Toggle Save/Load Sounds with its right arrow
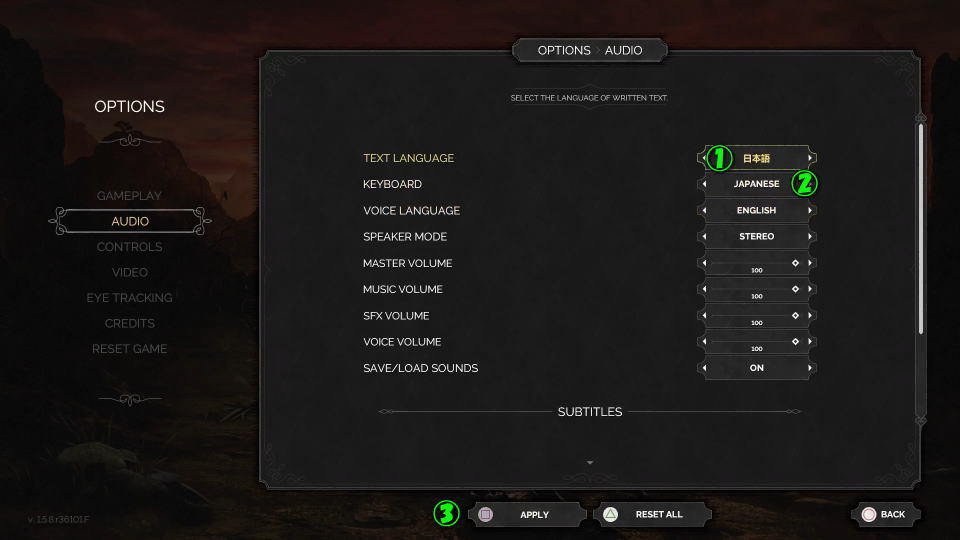The width and height of the screenshot is (960, 540). pyautogui.click(x=811, y=368)
